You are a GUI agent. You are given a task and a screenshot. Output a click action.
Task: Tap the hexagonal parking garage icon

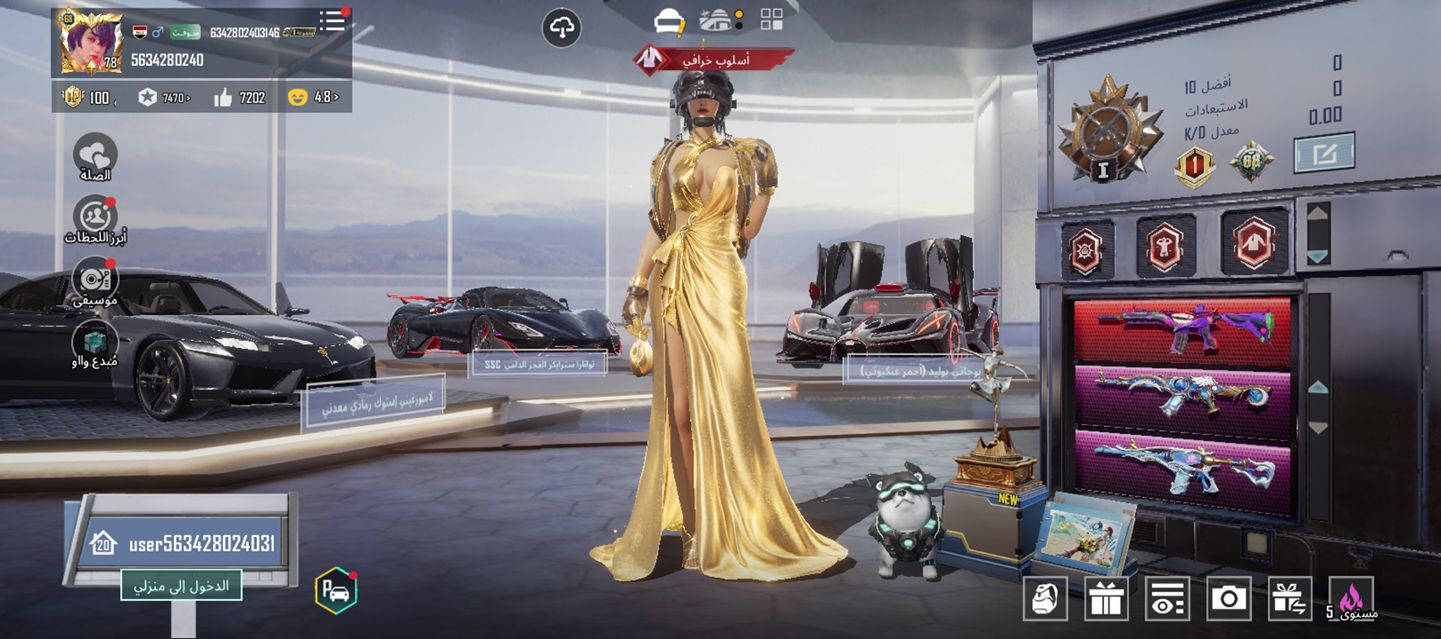336,590
